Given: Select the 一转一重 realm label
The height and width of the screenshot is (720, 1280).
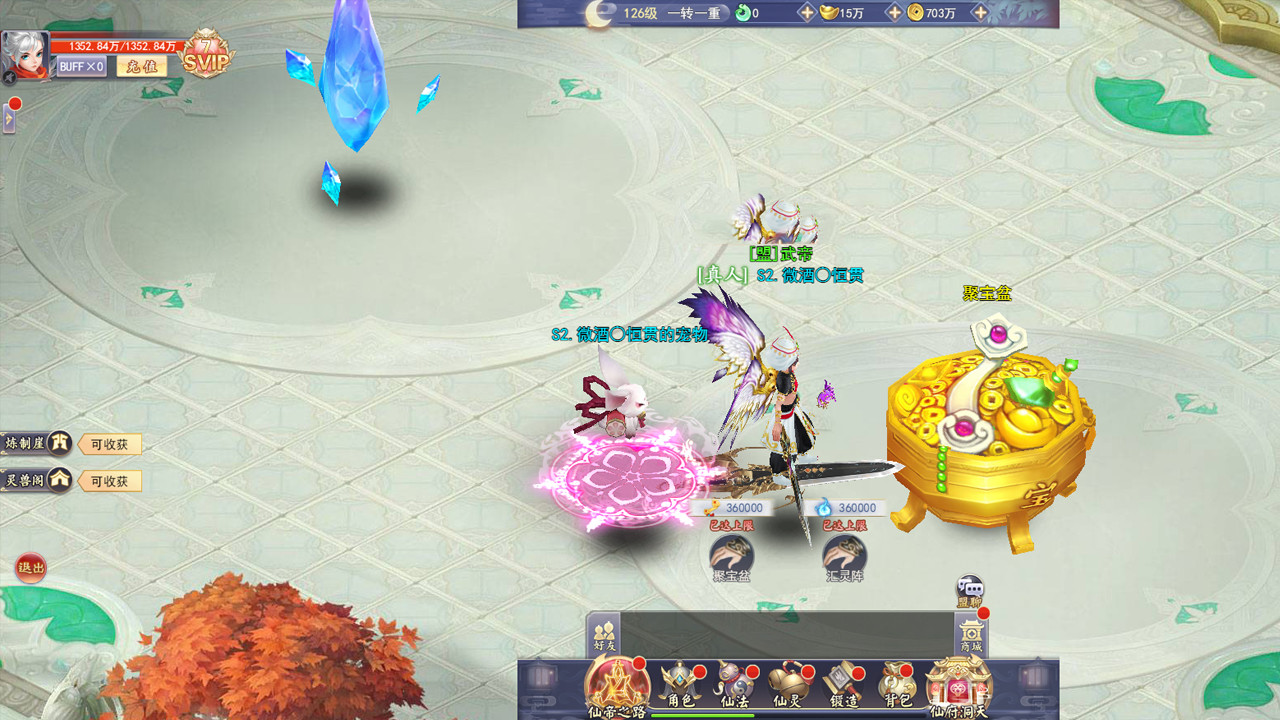Looking at the screenshot, I should tap(696, 13).
